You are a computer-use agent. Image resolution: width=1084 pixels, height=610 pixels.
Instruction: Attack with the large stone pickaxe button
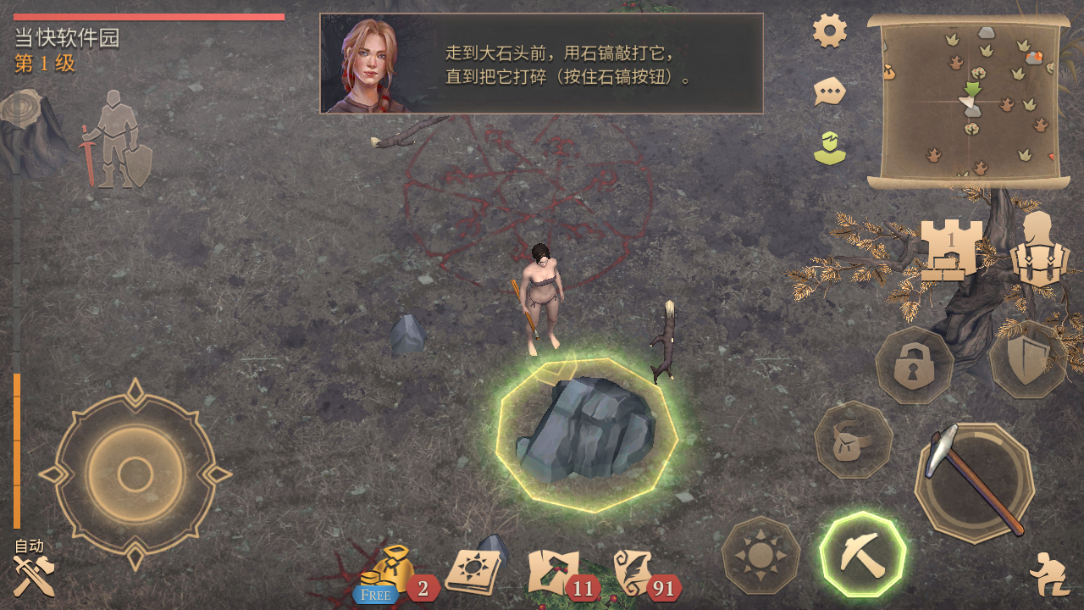(974, 482)
